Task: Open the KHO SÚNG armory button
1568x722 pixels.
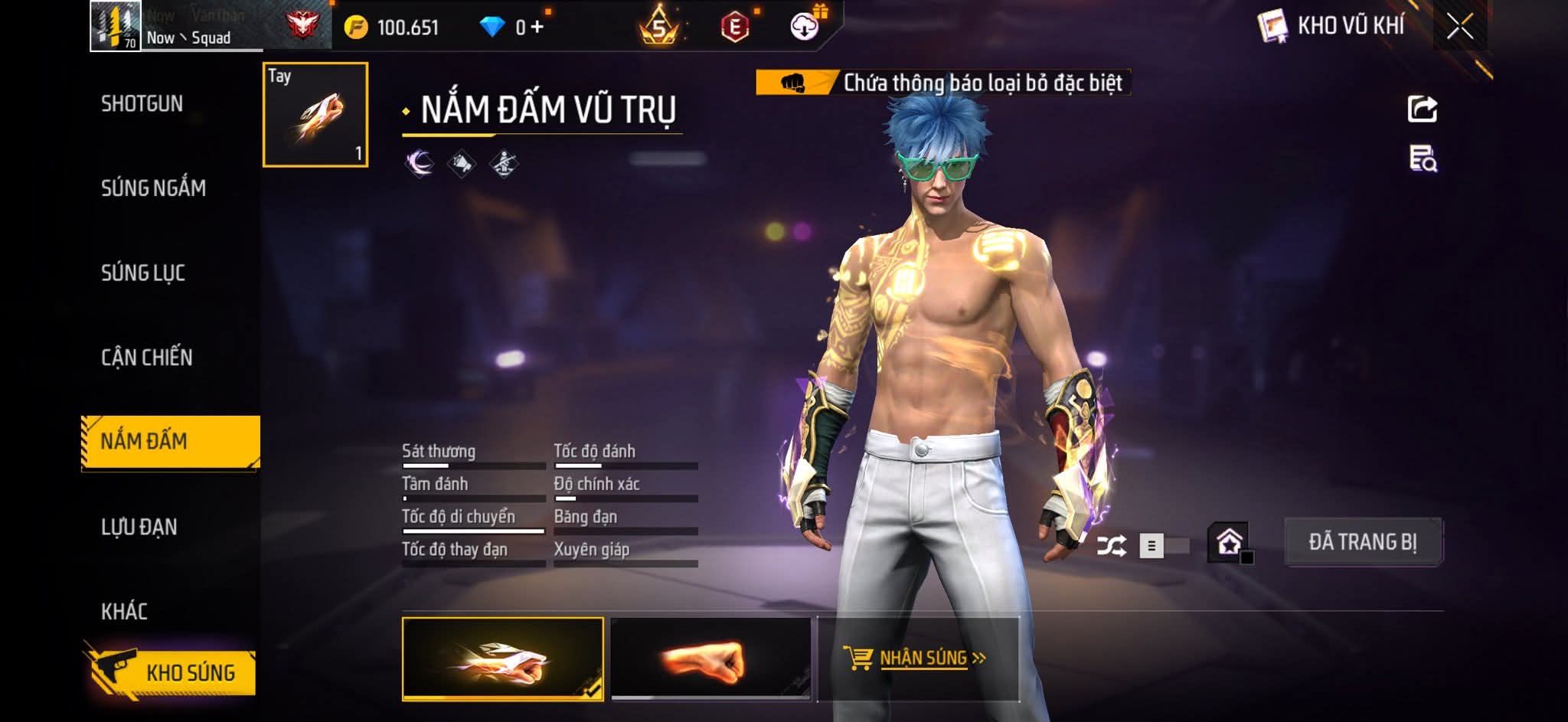Action: coord(173,672)
